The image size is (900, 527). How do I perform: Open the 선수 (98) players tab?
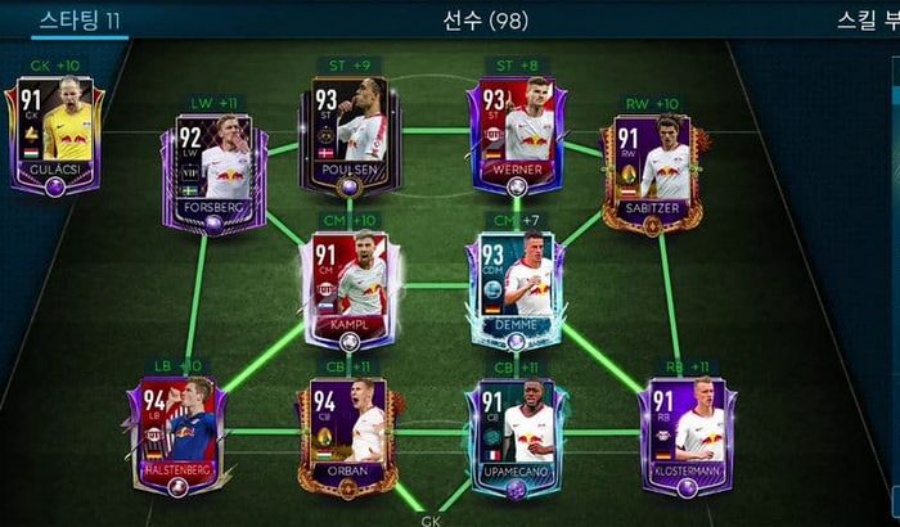(485, 20)
